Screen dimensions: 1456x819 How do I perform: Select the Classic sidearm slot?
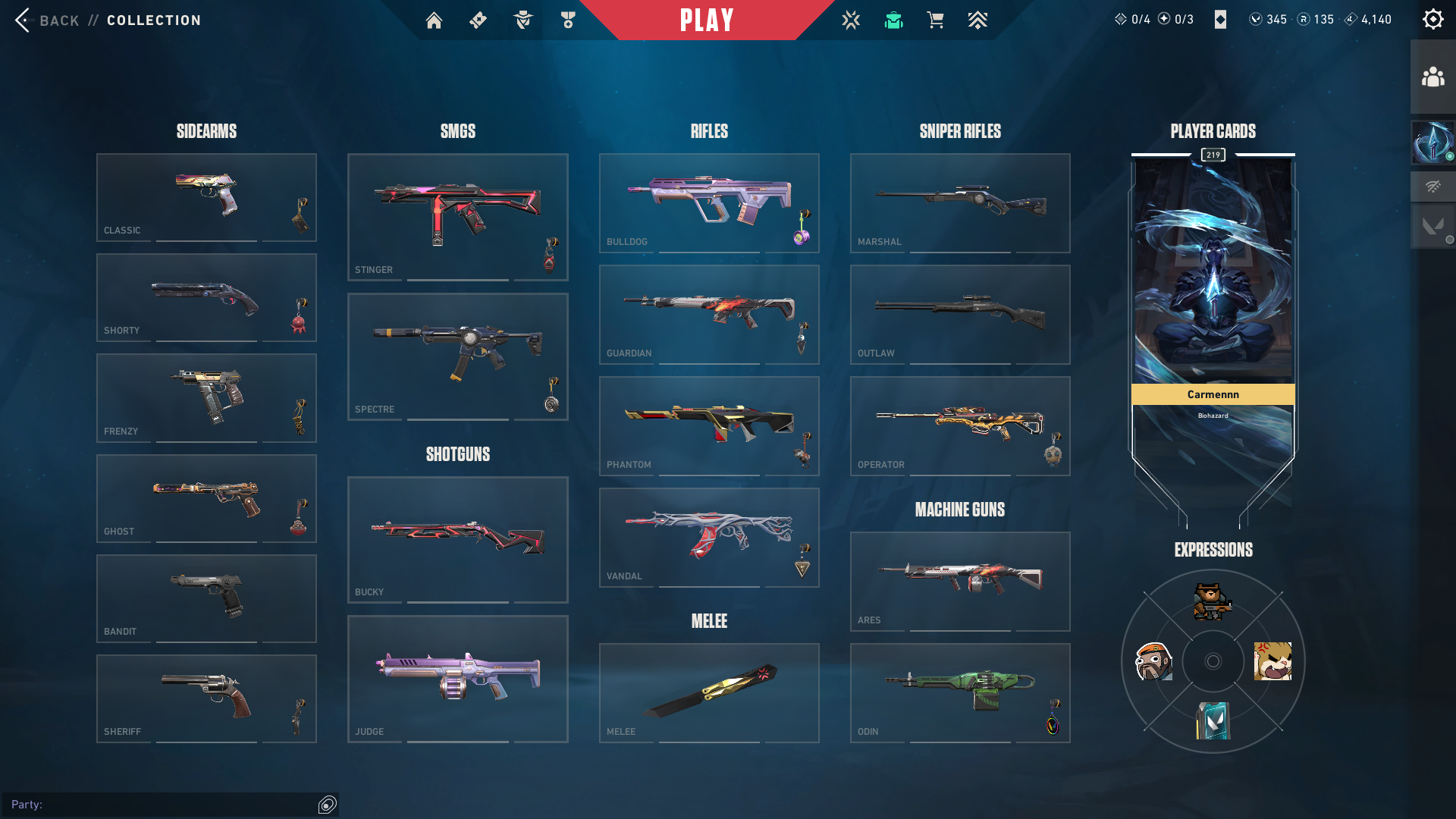point(206,197)
